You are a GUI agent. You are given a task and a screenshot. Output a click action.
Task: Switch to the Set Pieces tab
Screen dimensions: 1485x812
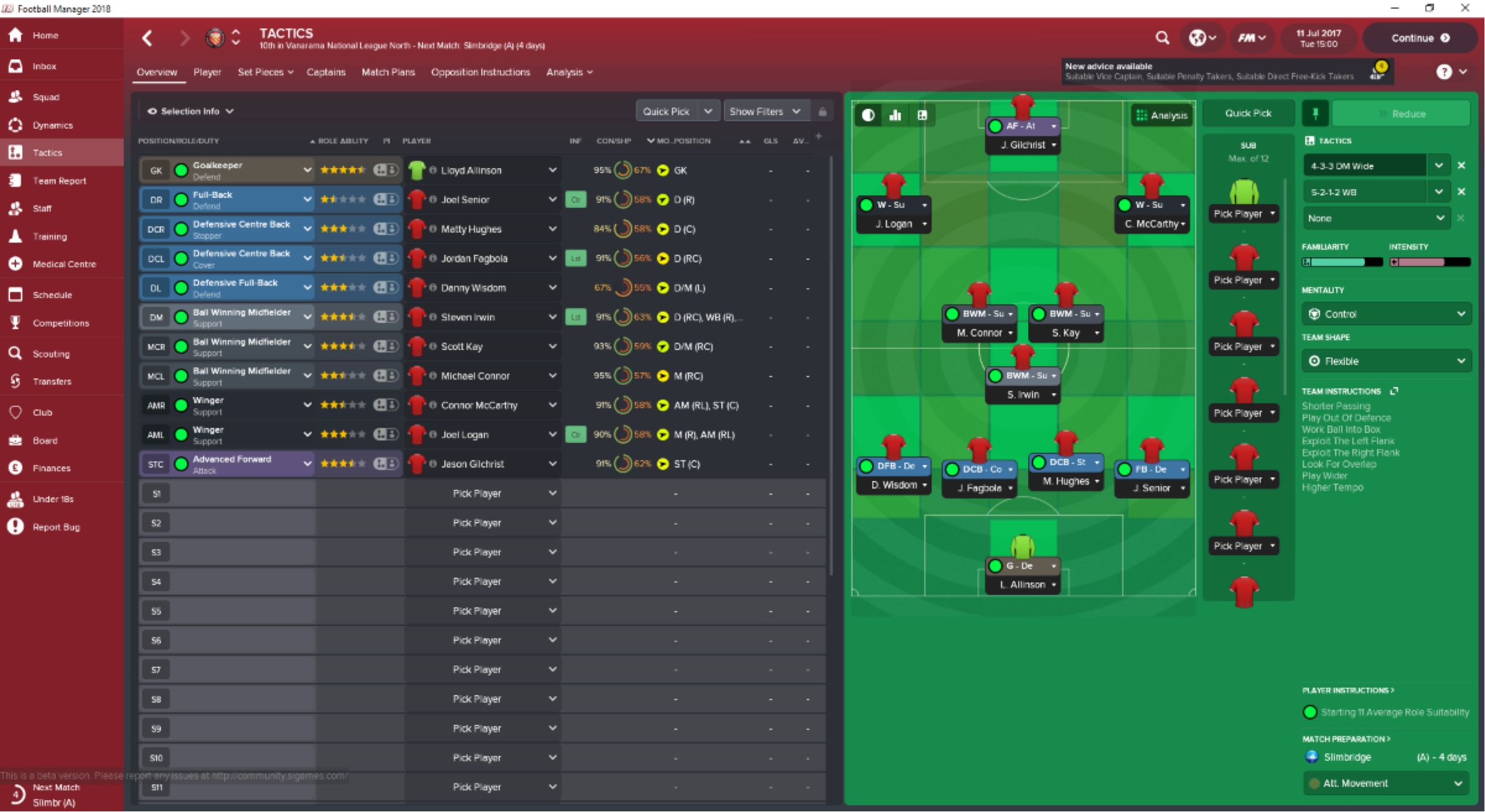click(261, 72)
